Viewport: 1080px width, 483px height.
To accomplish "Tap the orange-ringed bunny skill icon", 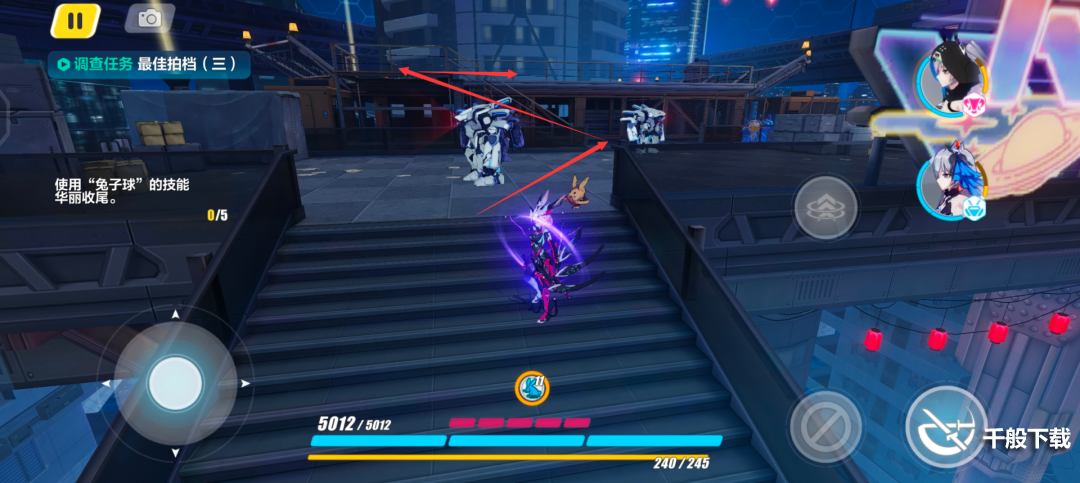I will tap(530, 387).
